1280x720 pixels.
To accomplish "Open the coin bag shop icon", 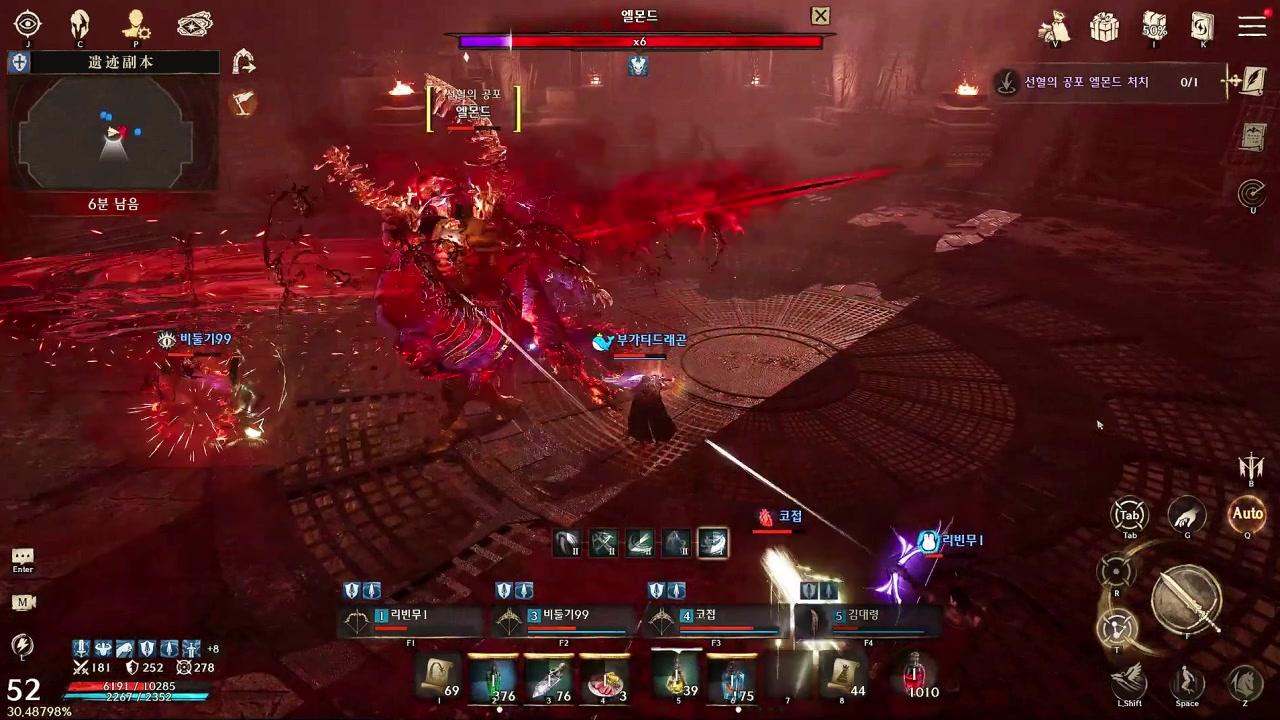I will [1055, 27].
